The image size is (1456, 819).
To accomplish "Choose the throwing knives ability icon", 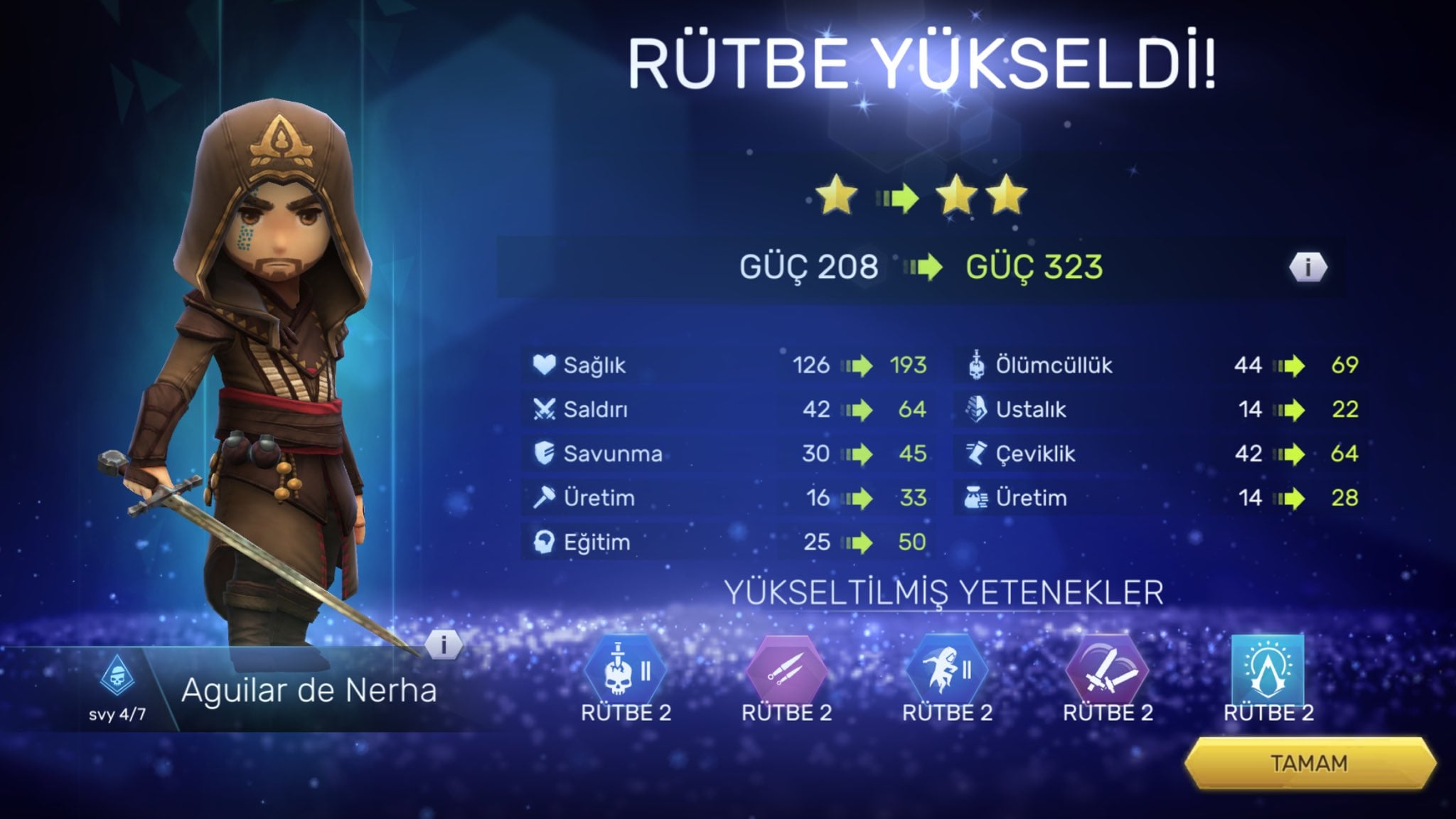I will tap(786, 670).
